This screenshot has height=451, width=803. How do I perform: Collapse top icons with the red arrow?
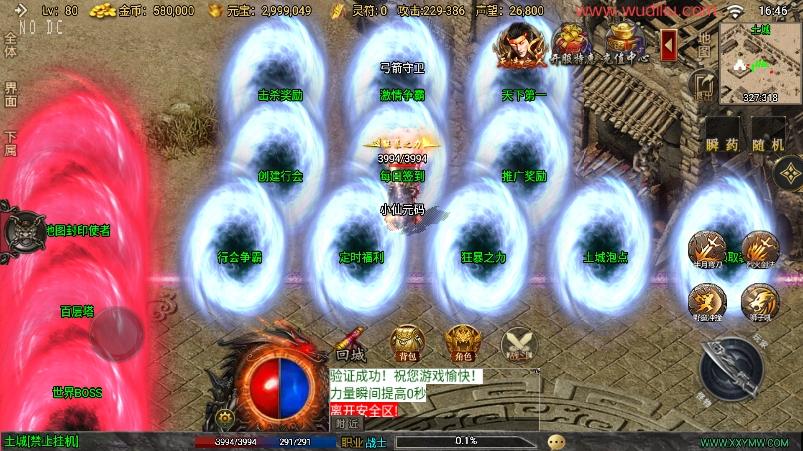click(x=669, y=44)
